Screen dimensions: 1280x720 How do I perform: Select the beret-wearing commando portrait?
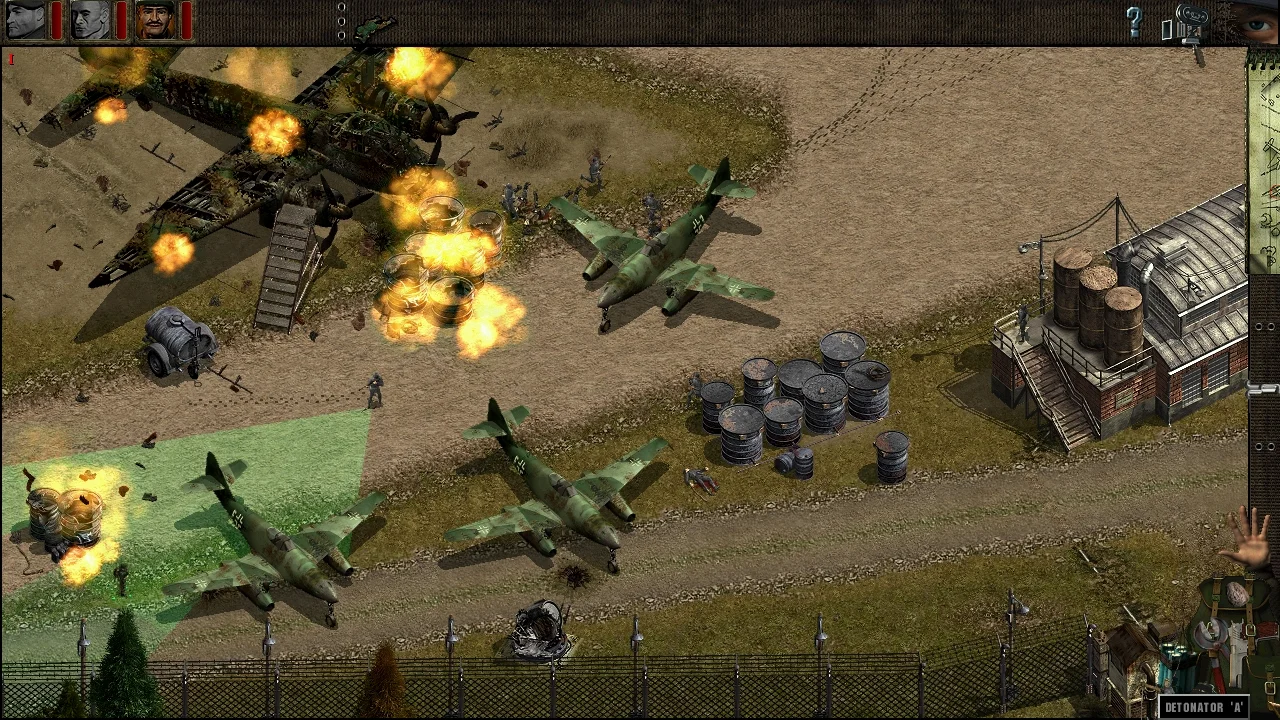(x=26, y=20)
